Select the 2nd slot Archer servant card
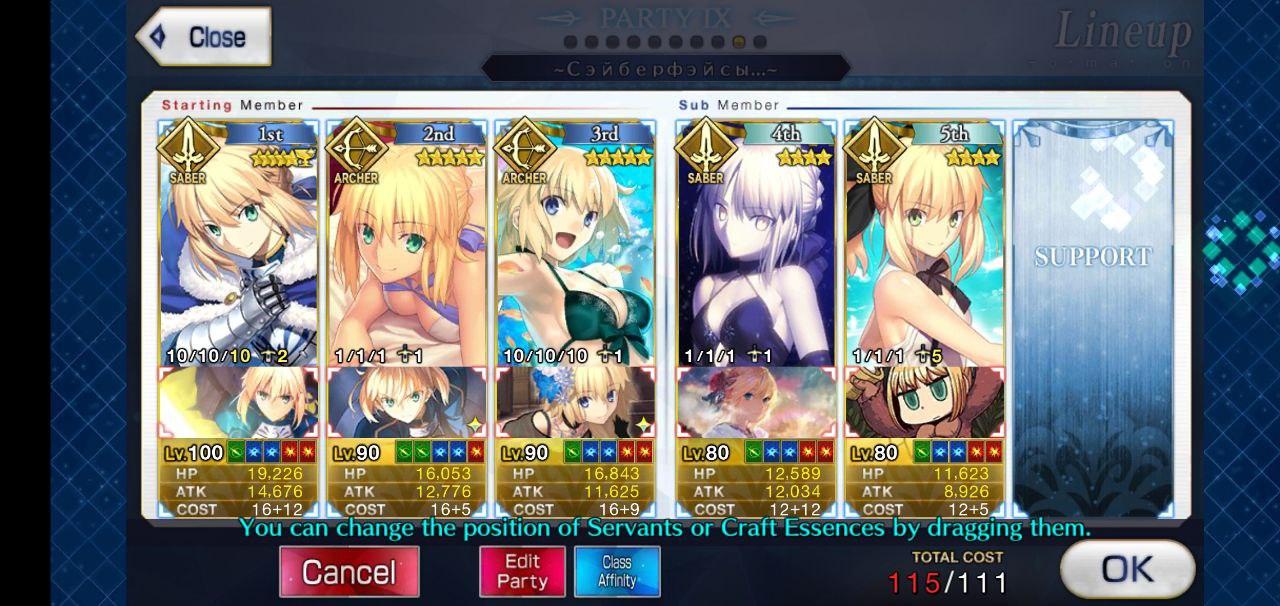Image resolution: width=1280 pixels, height=606 pixels. click(407, 250)
